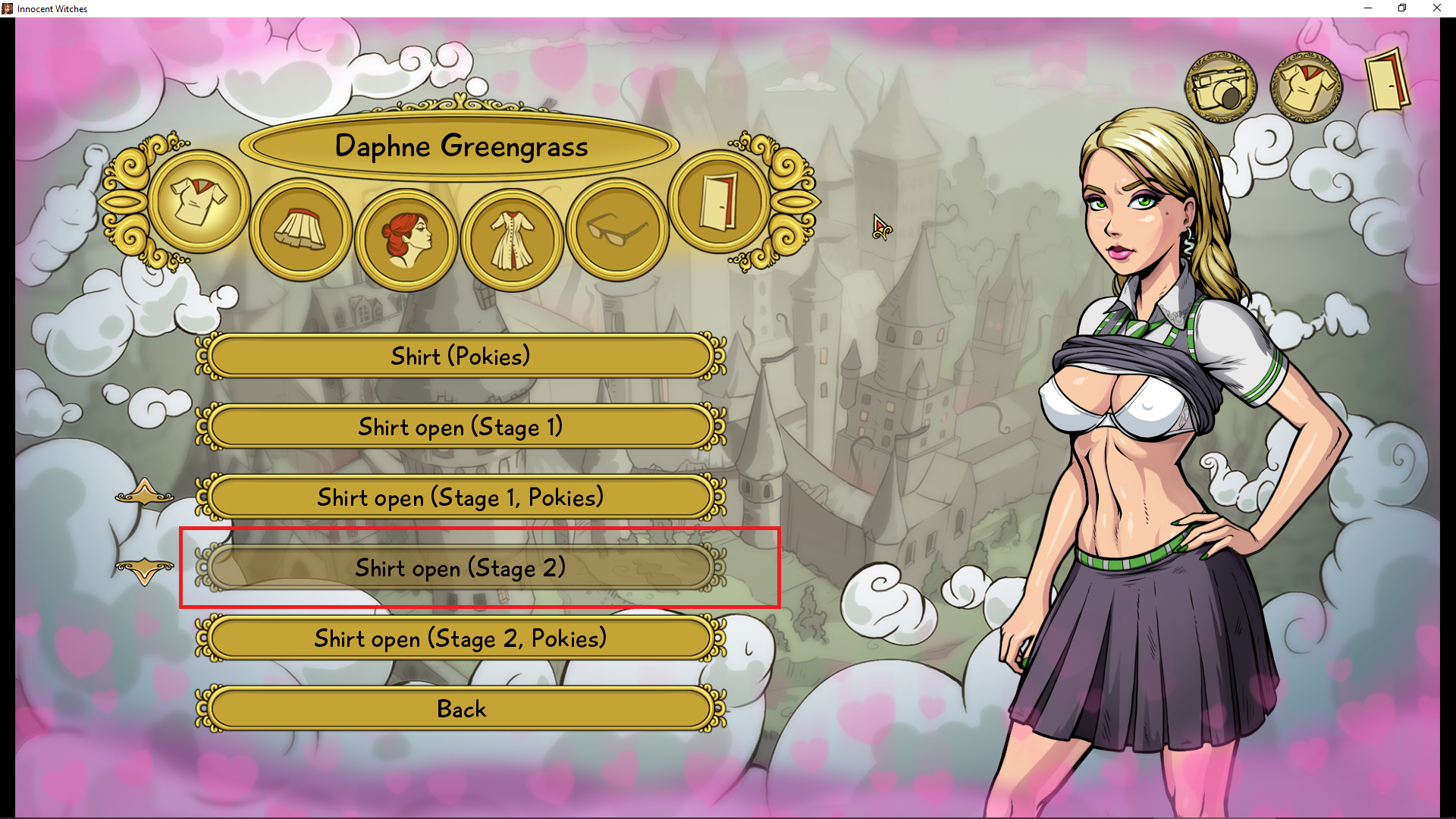Close the Innocent Witches window
Viewport: 1456px width, 819px height.
[x=1436, y=8]
